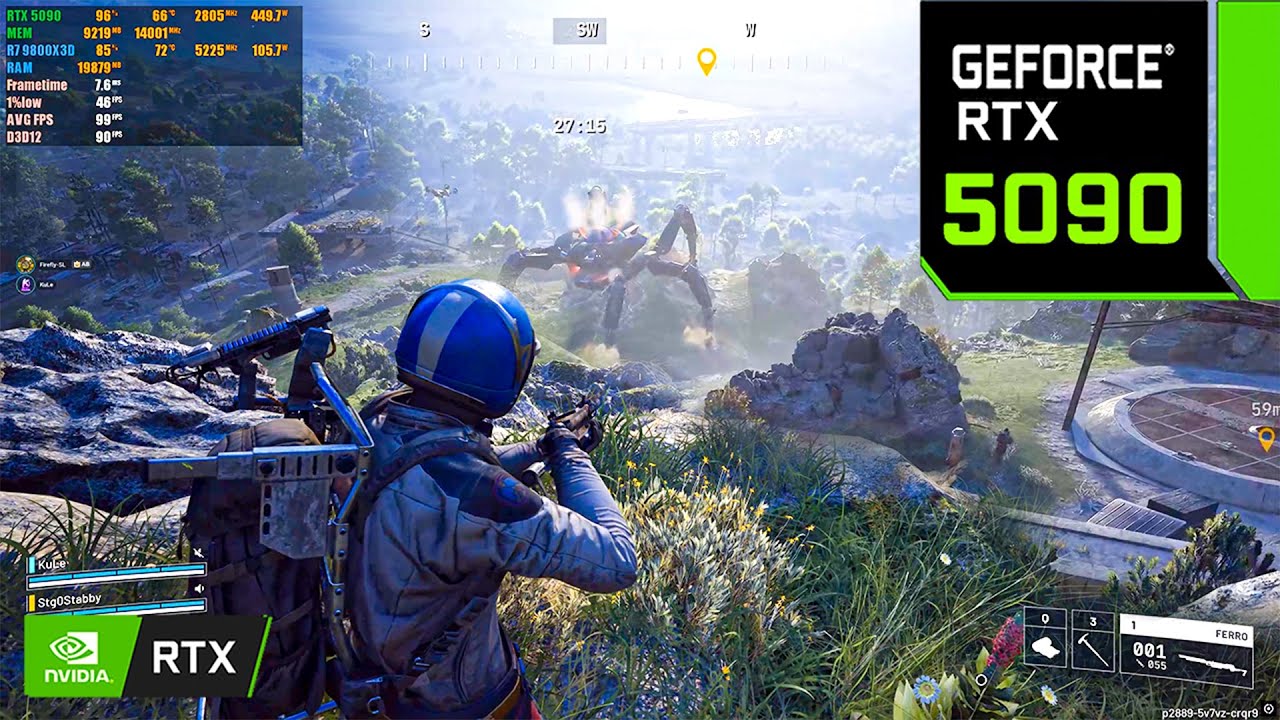Select the SW heading on the compass
This screenshot has height=720, width=1280.
pos(587,31)
